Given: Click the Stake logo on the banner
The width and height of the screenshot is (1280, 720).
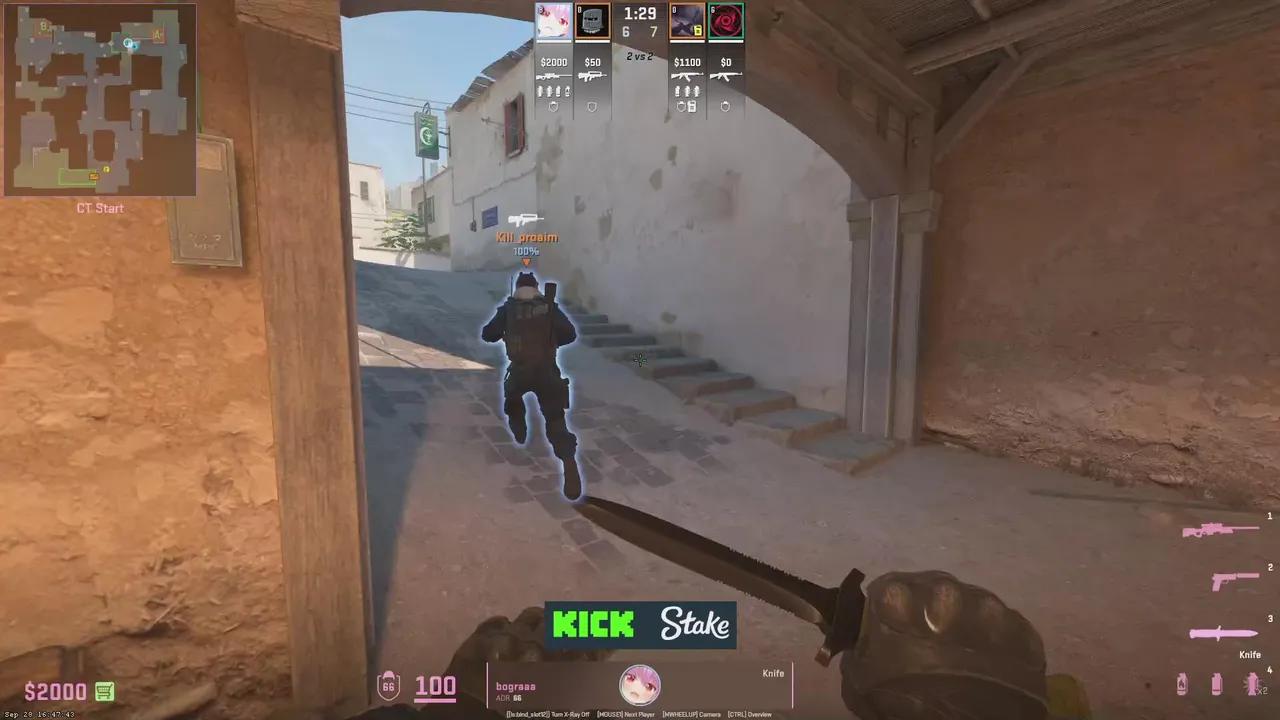Looking at the screenshot, I should point(694,624).
